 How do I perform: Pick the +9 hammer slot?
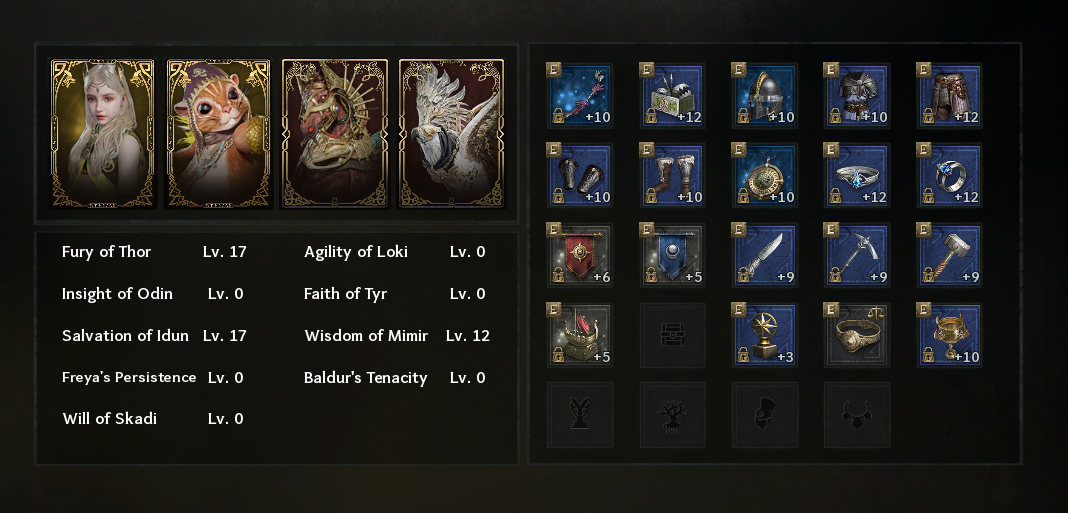tap(949, 256)
